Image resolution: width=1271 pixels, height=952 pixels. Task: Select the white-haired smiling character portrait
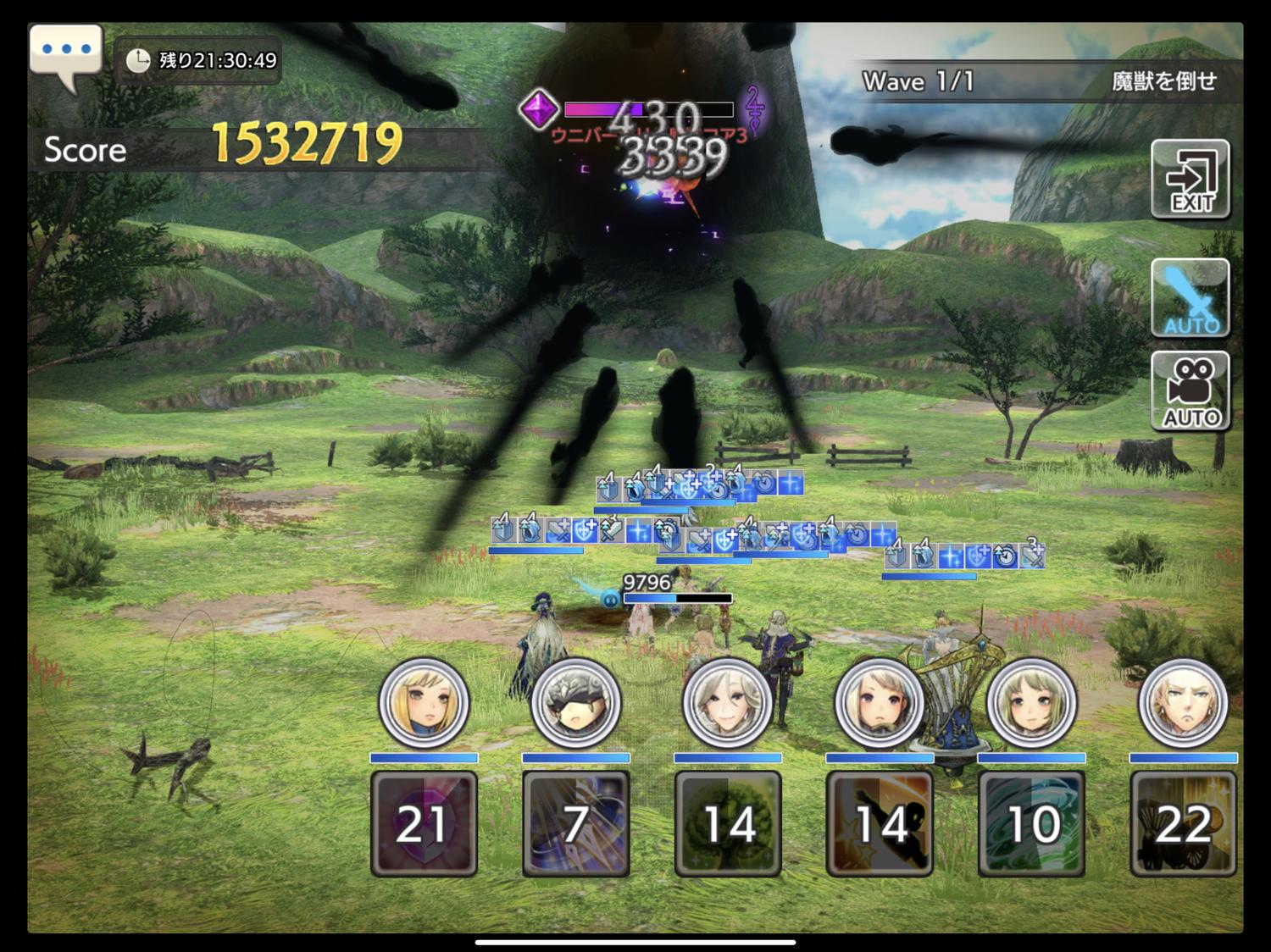coord(727,703)
